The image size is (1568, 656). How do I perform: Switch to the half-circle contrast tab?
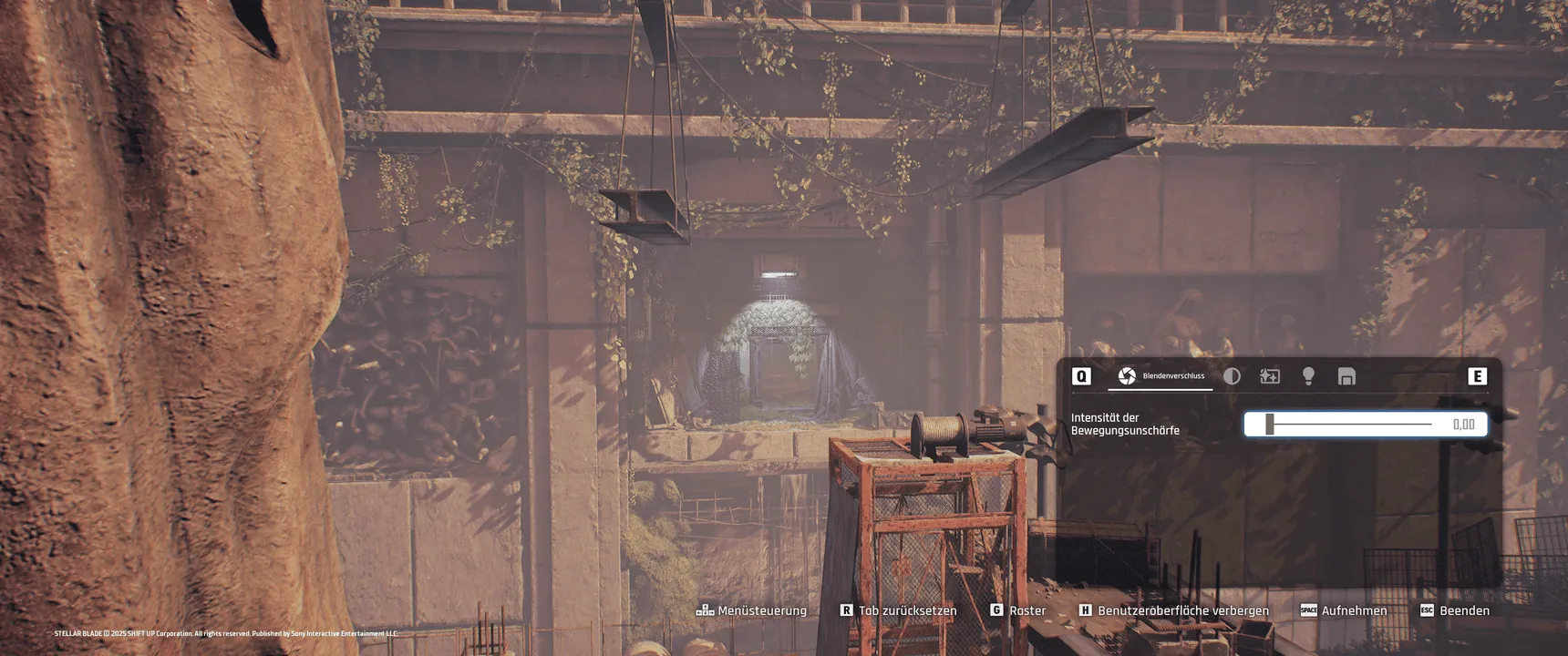1232,376
